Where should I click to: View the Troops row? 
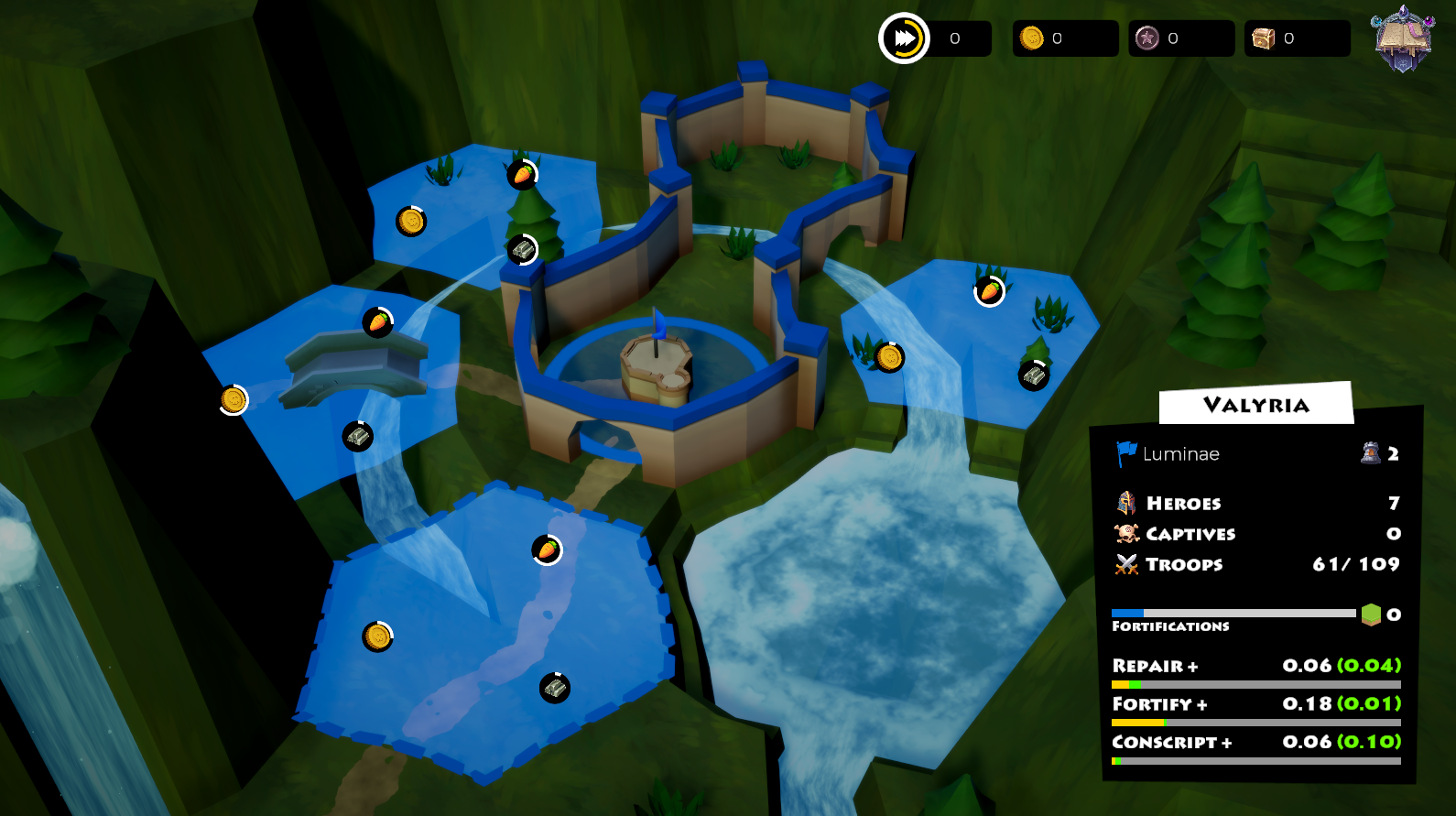tap(1183, 564)
